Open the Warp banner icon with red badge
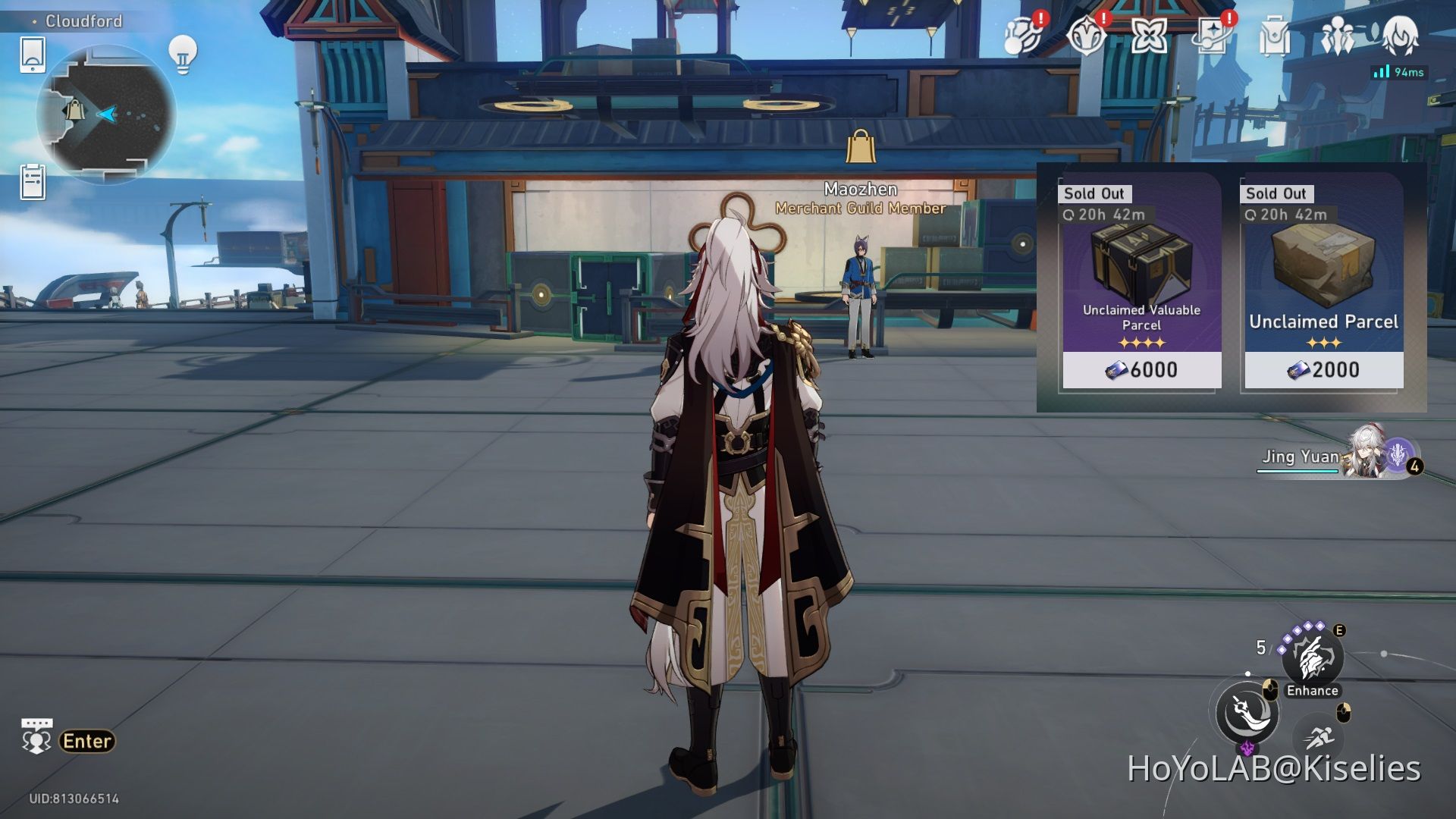The width and height of the screenshot is (1456, 819). tap(1214, 36)
